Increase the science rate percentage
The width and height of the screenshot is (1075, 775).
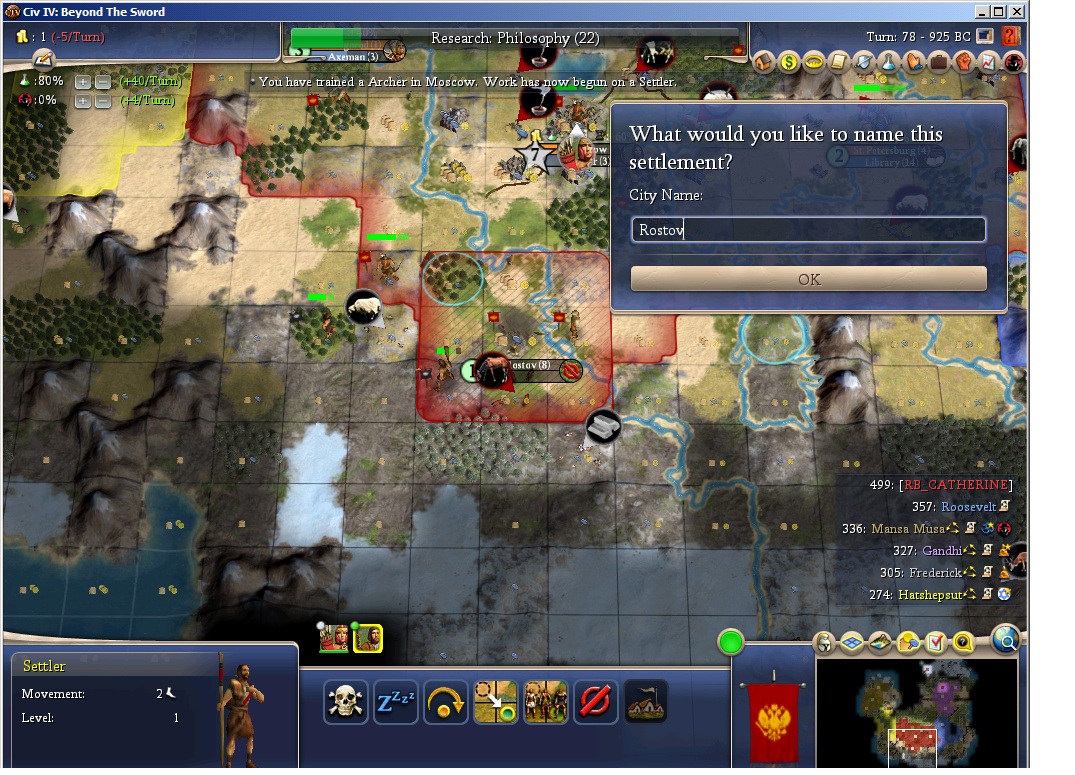click(x=83, y=82)
